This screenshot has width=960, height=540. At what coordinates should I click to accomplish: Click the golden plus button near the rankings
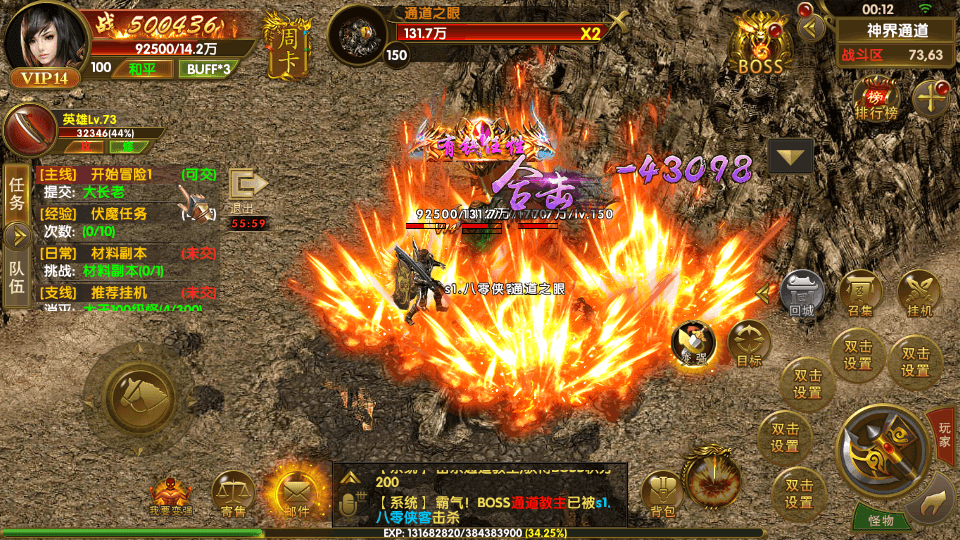tap(933, 99)
